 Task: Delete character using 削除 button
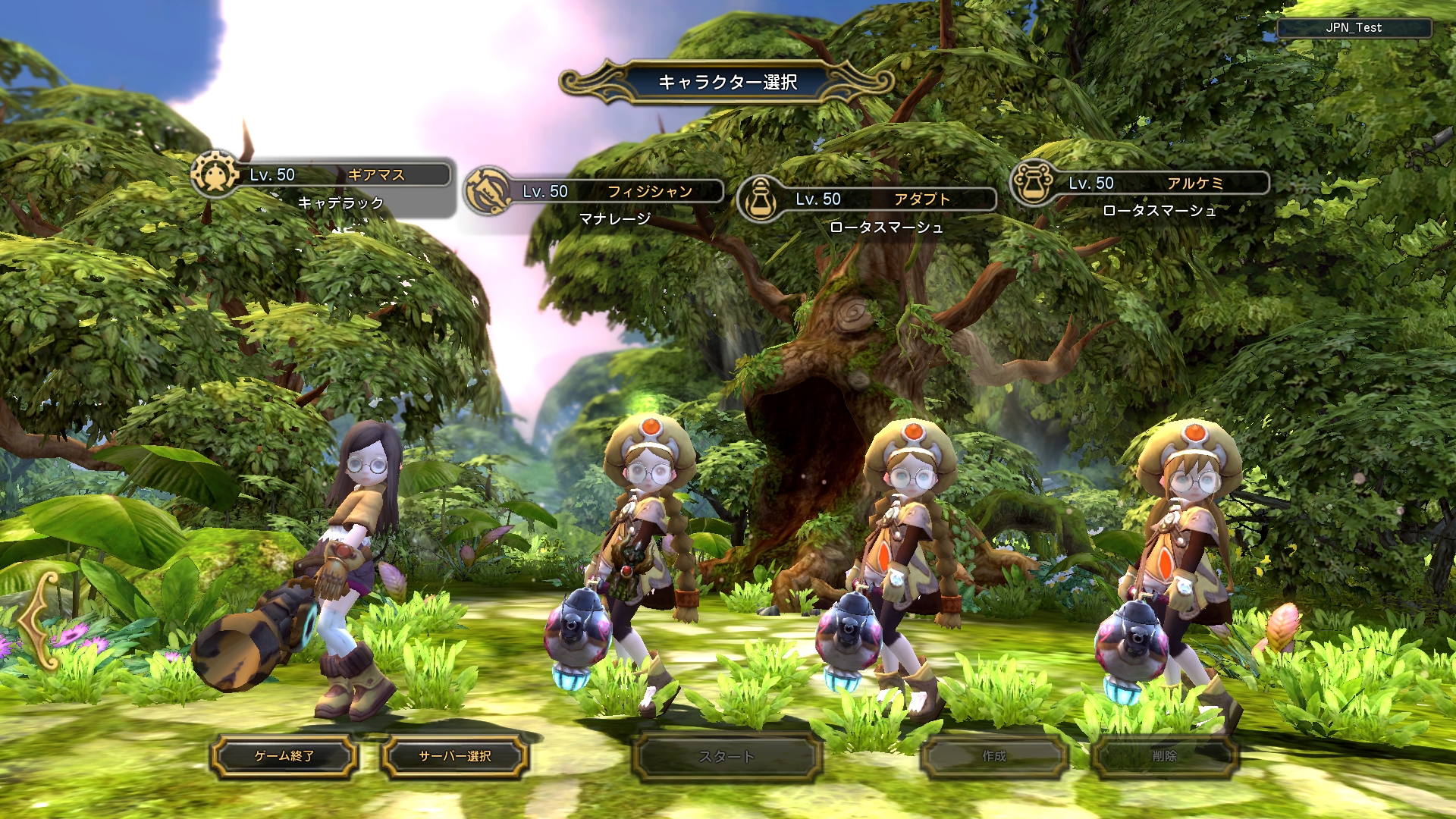pyautogui.click(x=1164, y=756)
